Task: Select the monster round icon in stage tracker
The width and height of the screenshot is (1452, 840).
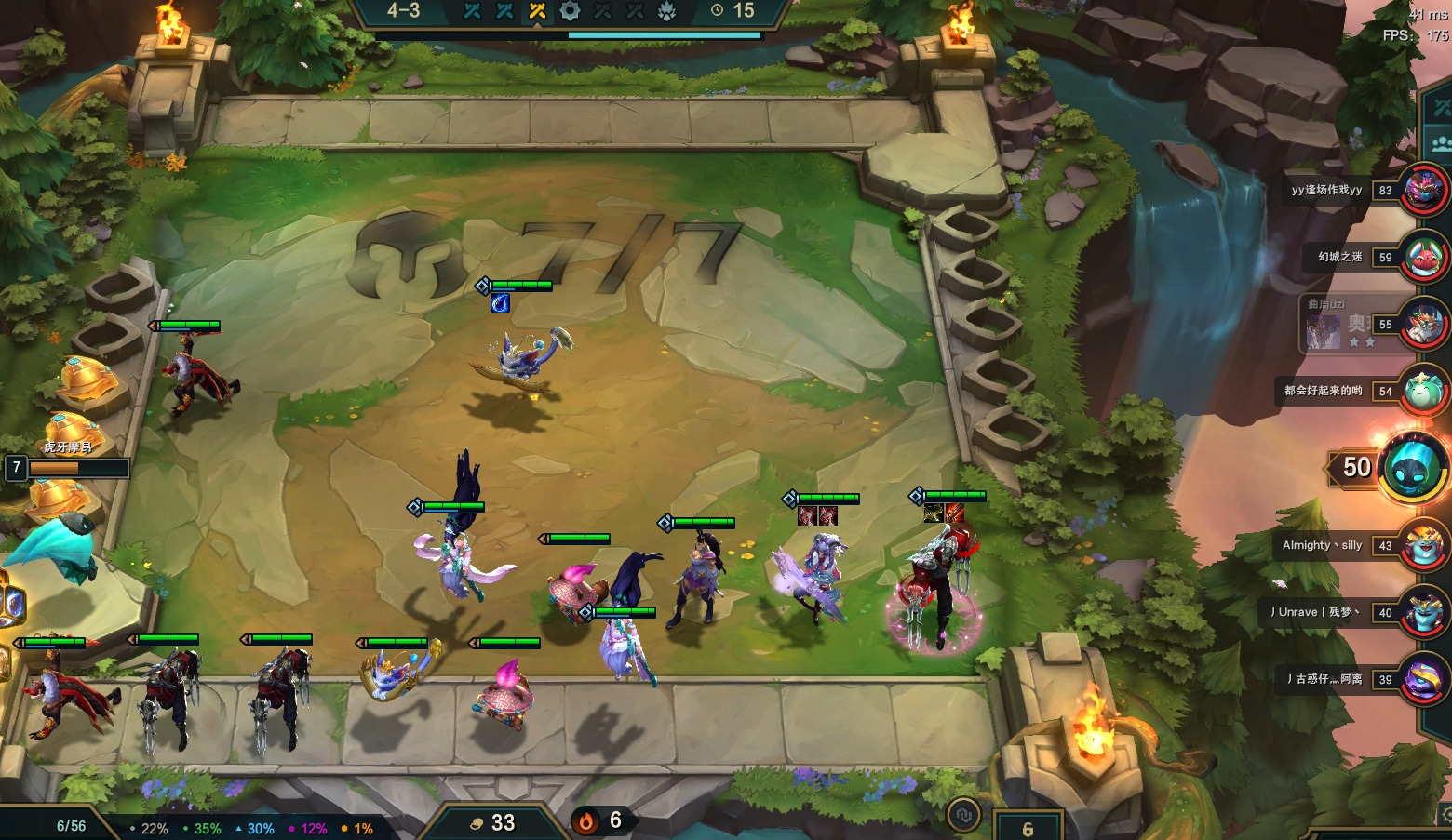Action: [x=667, y=11]
